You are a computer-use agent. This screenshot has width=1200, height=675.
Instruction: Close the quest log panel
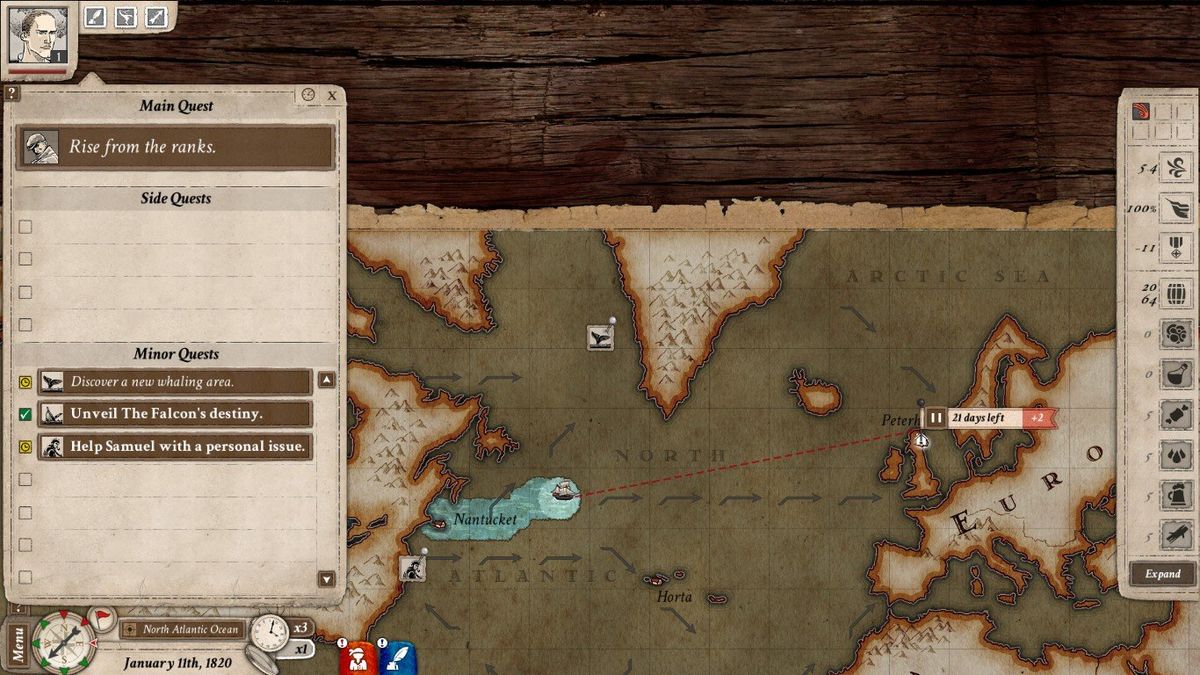coord(332,95)
